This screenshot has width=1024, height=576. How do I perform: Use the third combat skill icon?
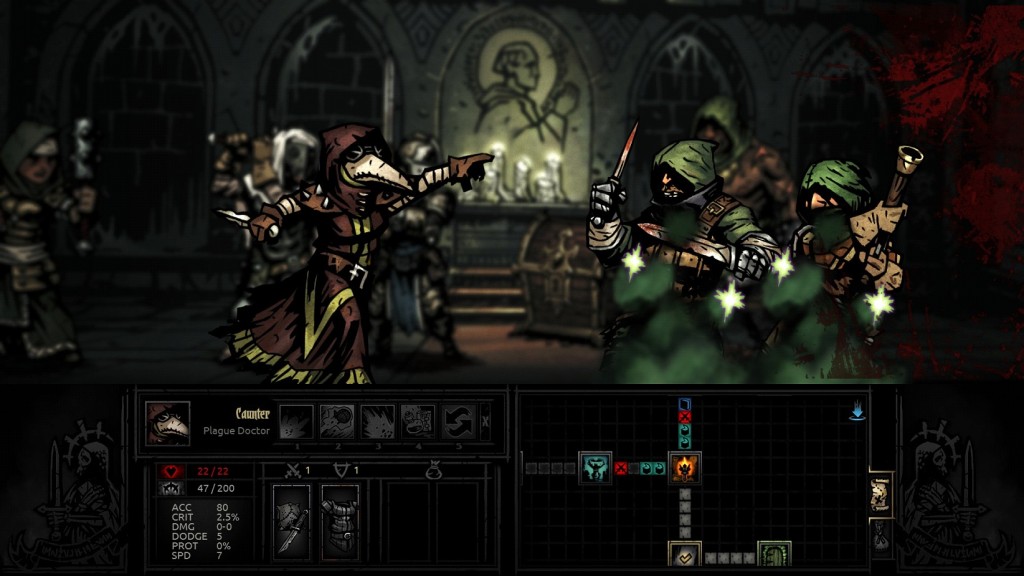pos(377,421)
